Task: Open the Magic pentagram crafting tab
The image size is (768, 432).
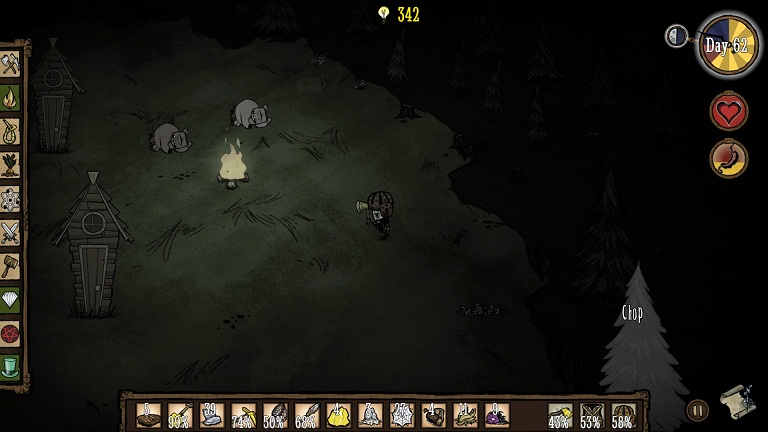Action: [x=10, y=333]
